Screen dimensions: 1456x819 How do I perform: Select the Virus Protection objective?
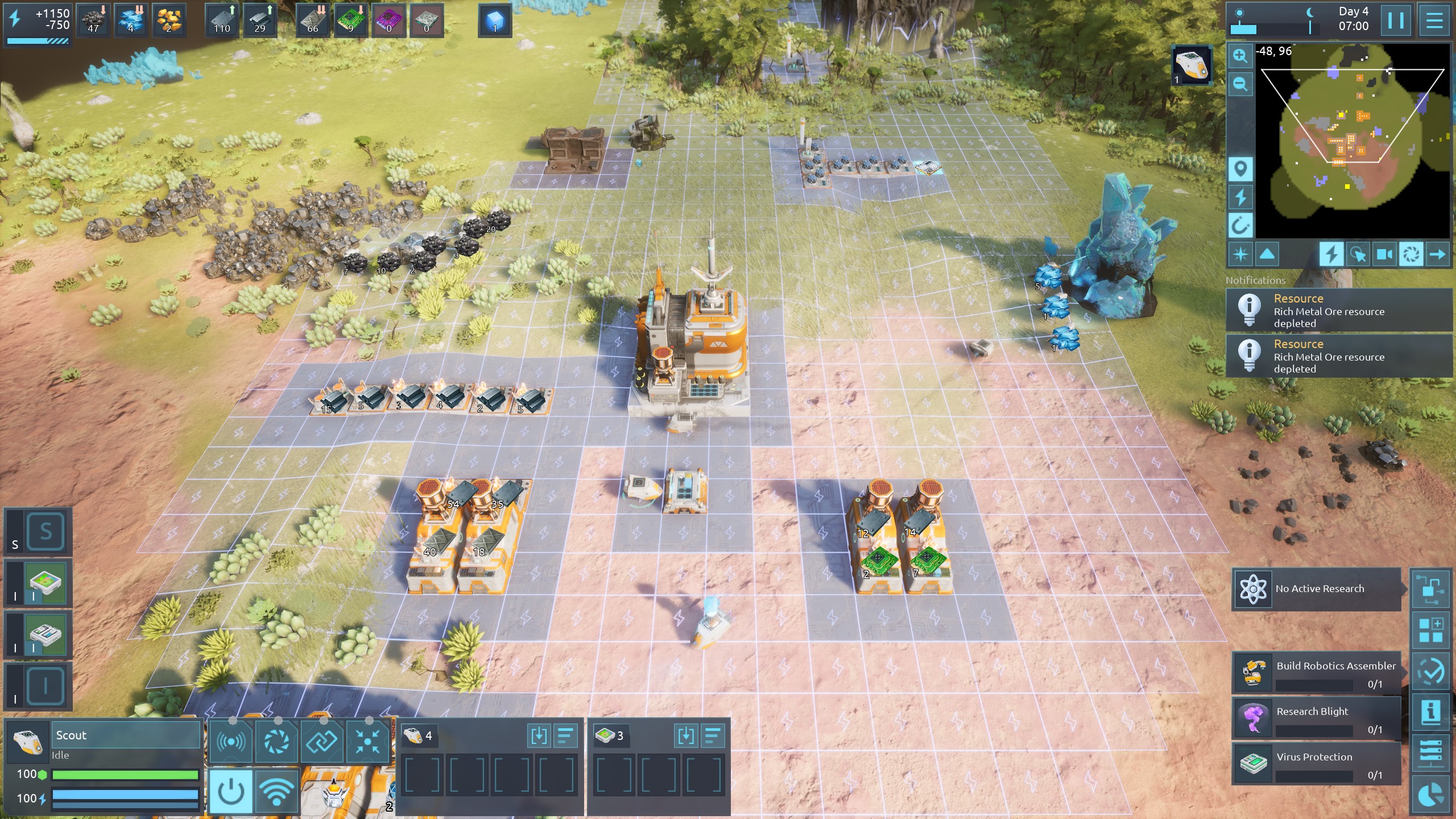point(1316,764)
